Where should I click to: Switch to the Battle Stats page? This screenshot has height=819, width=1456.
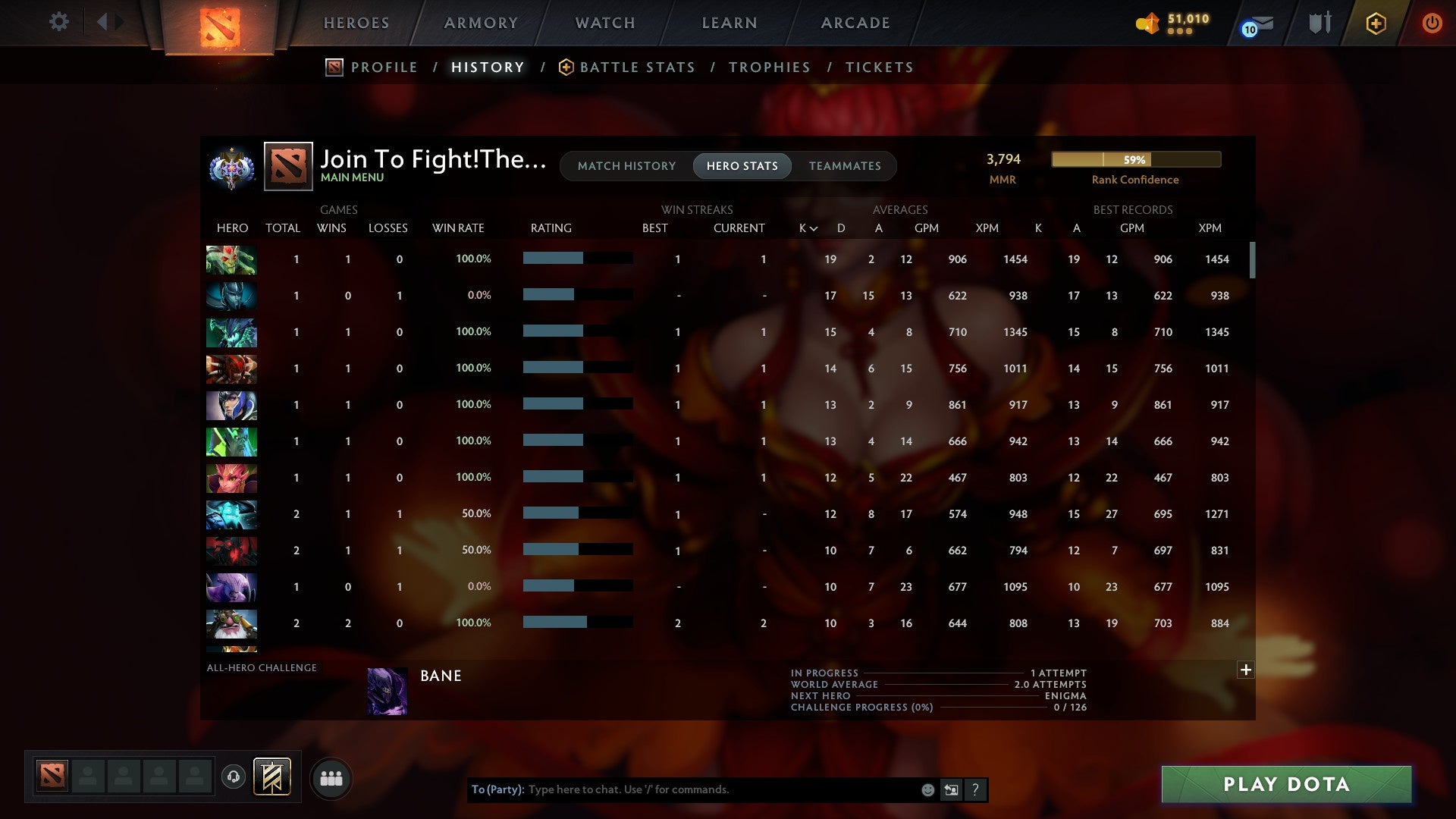click(637, 67)
